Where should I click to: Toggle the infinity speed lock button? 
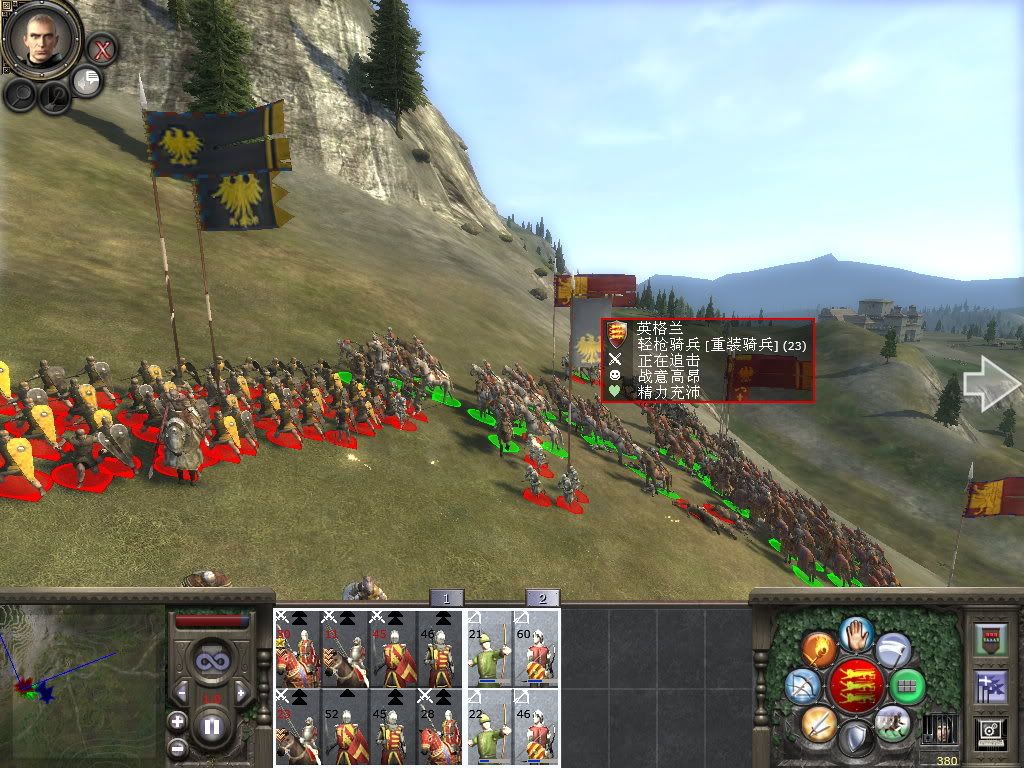[x=211, y=661]
